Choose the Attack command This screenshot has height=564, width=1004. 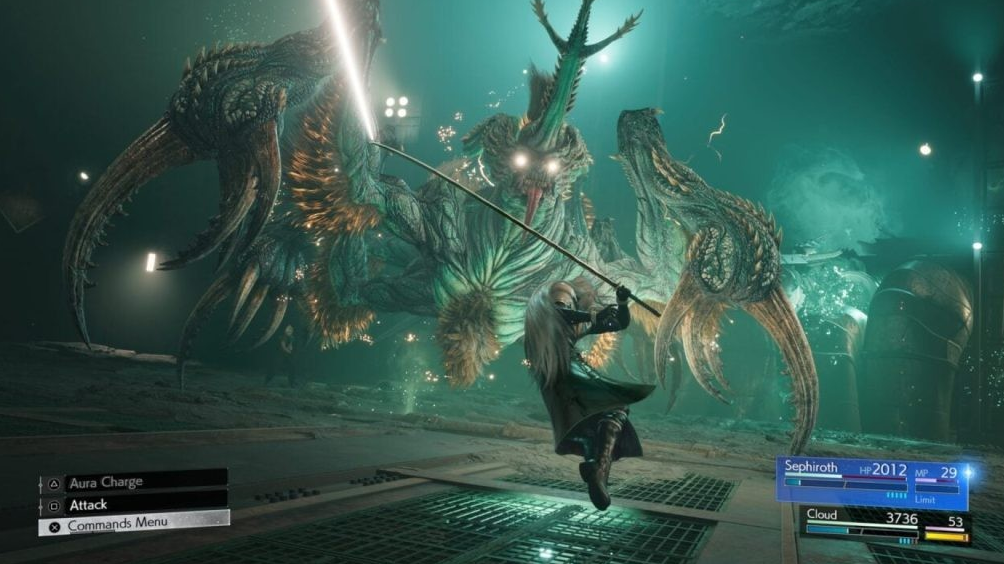[x=133, y=505]
